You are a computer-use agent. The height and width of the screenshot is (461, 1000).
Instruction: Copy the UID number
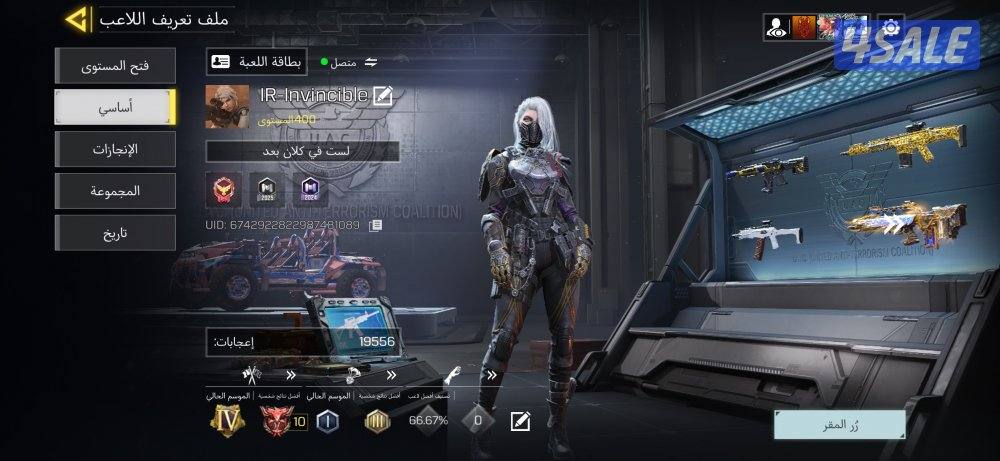point(376,226)
